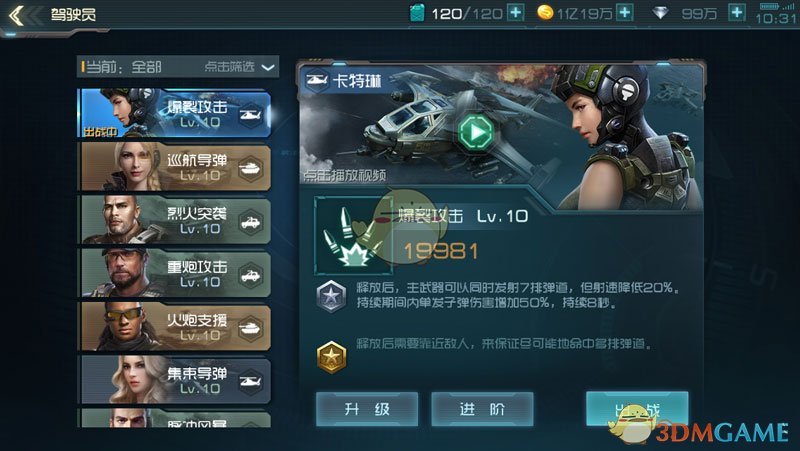Play the helicopter skill preview video
Image resolution: width=800 pixels, height=451 pixels.
[x=477, y=131]
